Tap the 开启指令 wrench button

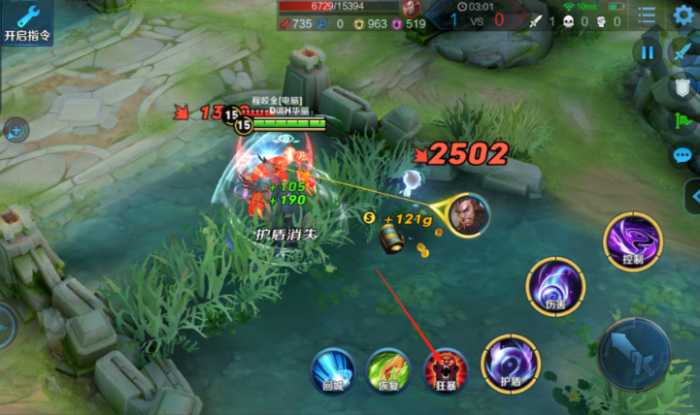click(x=27, y=21)
